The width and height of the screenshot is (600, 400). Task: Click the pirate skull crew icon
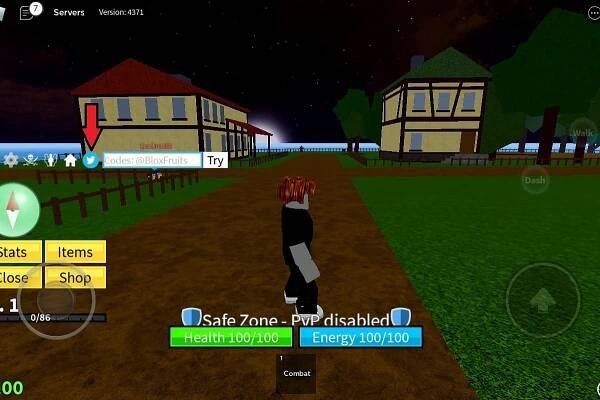[31, 160]
